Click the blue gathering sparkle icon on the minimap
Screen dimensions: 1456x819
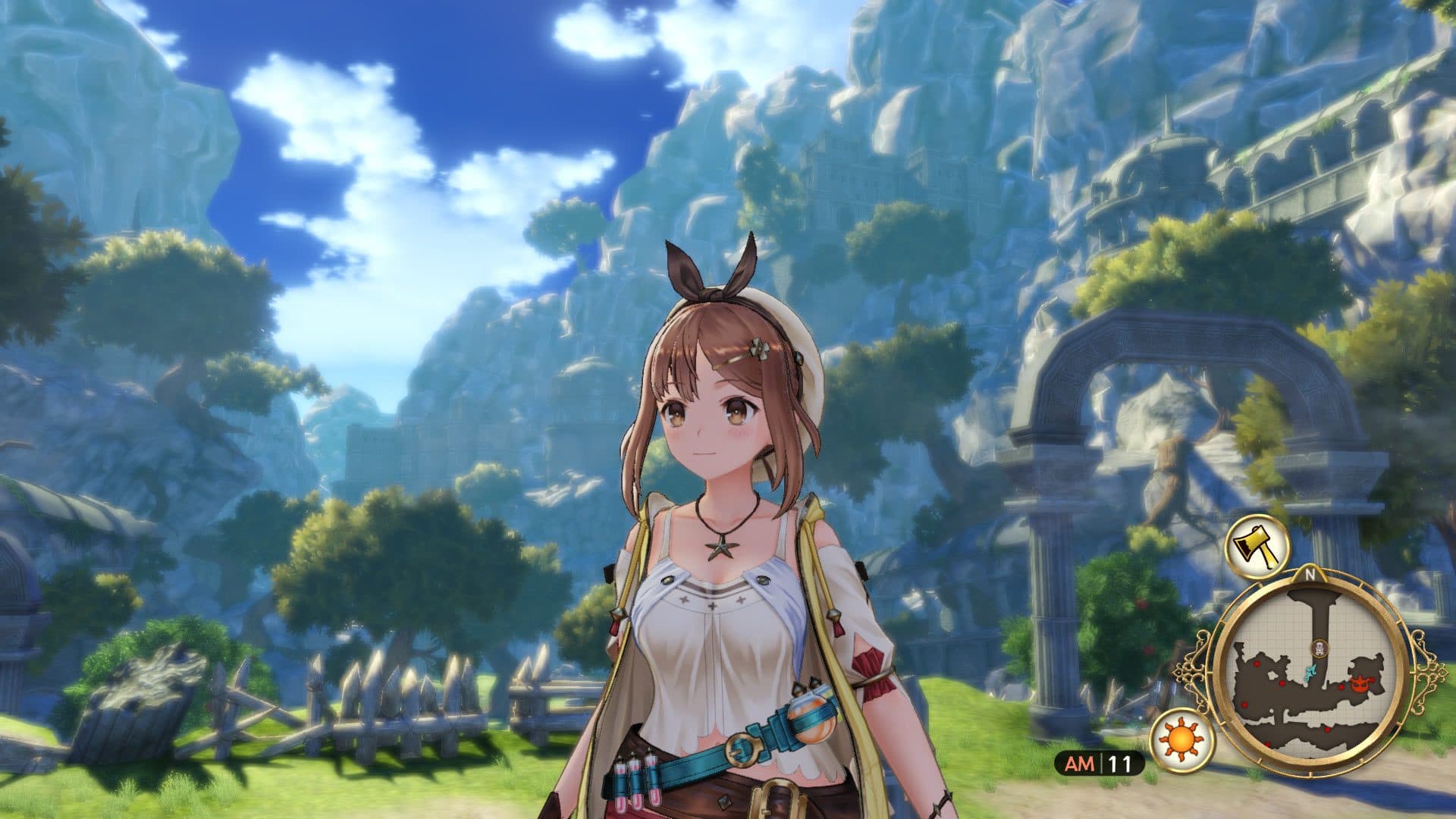pos(1310,671)
